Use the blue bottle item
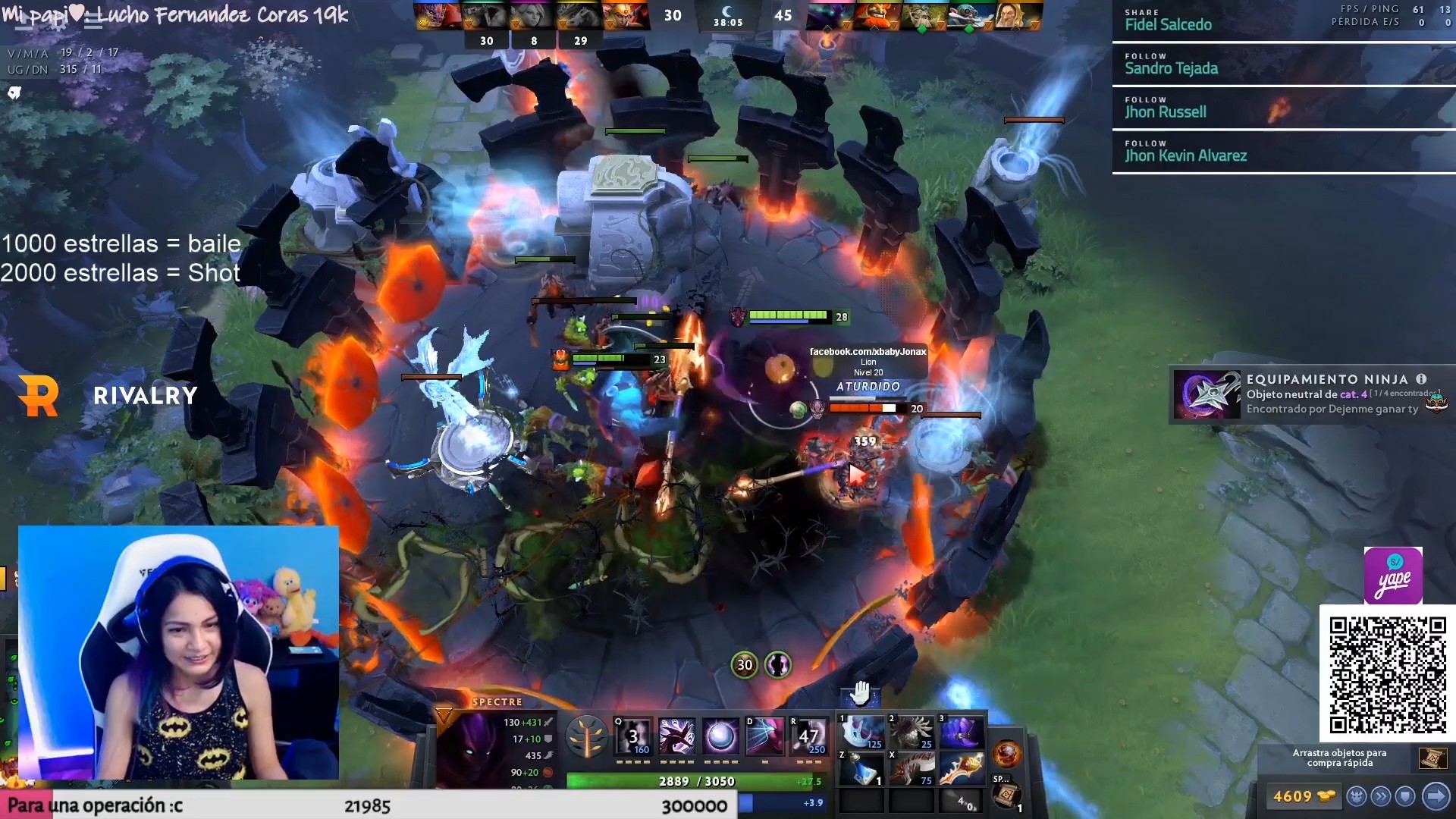Screen dimensions: 1456x819 tap(861, 769)
